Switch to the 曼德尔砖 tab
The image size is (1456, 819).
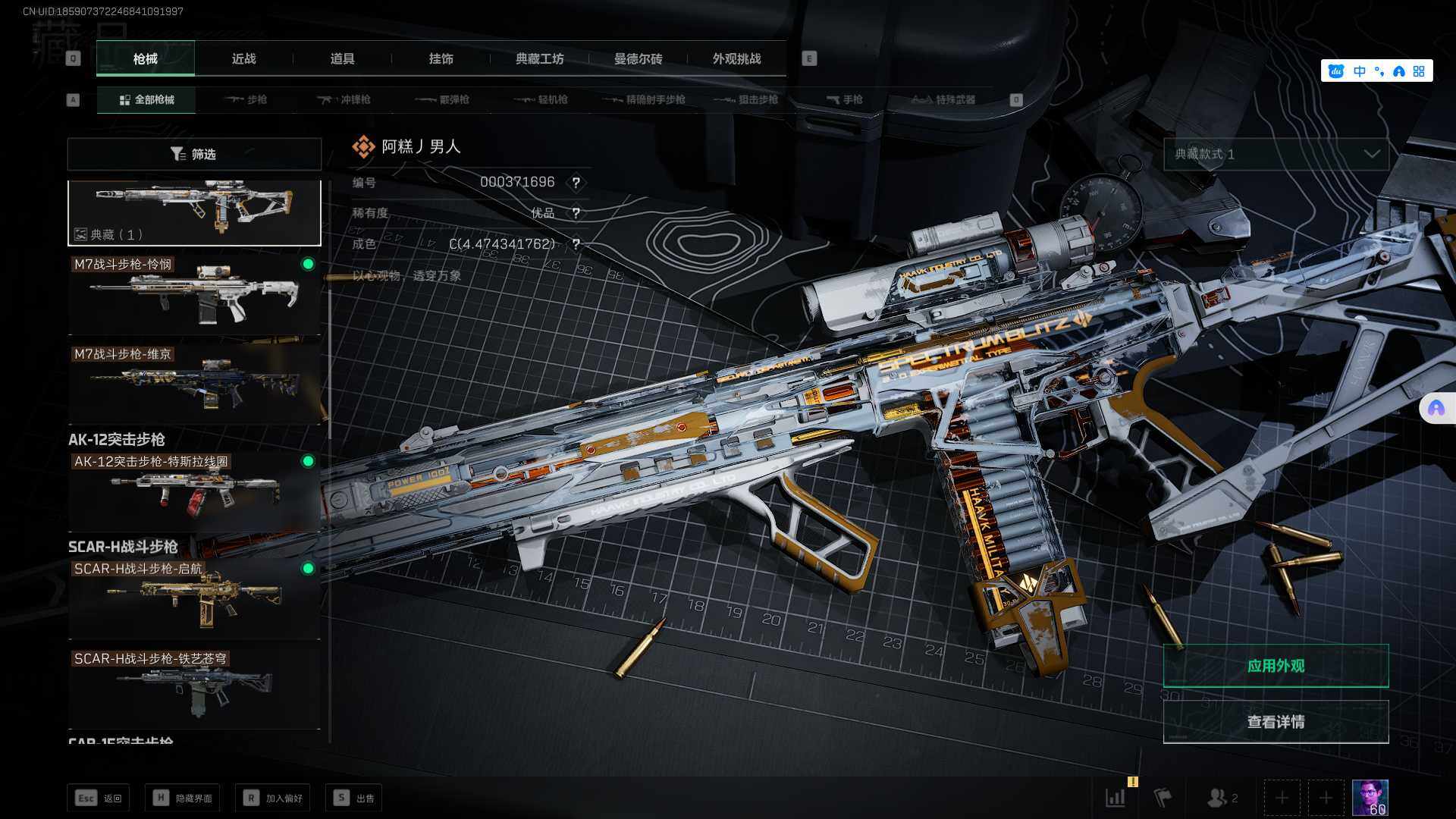click(638, 58)
